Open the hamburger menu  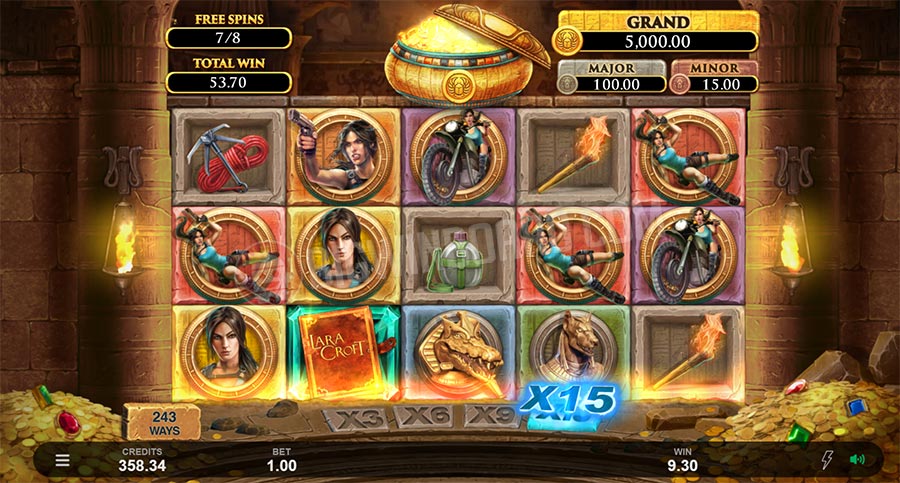point(62,460)
